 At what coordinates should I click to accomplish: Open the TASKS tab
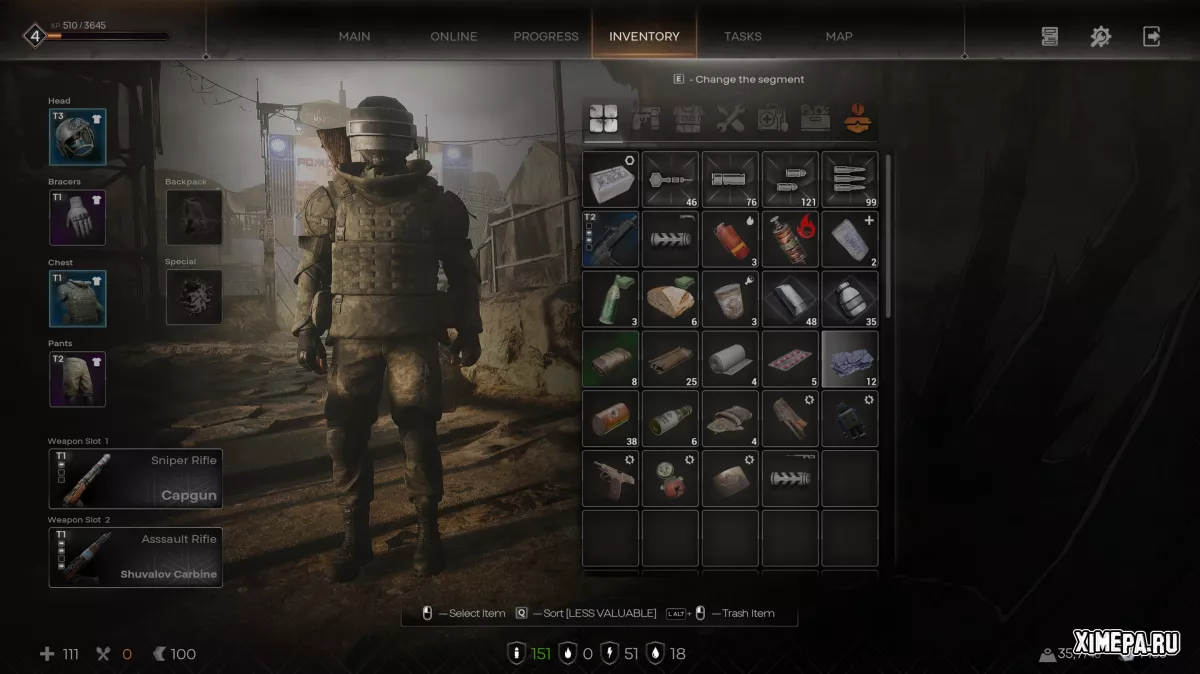click(743, 36)
